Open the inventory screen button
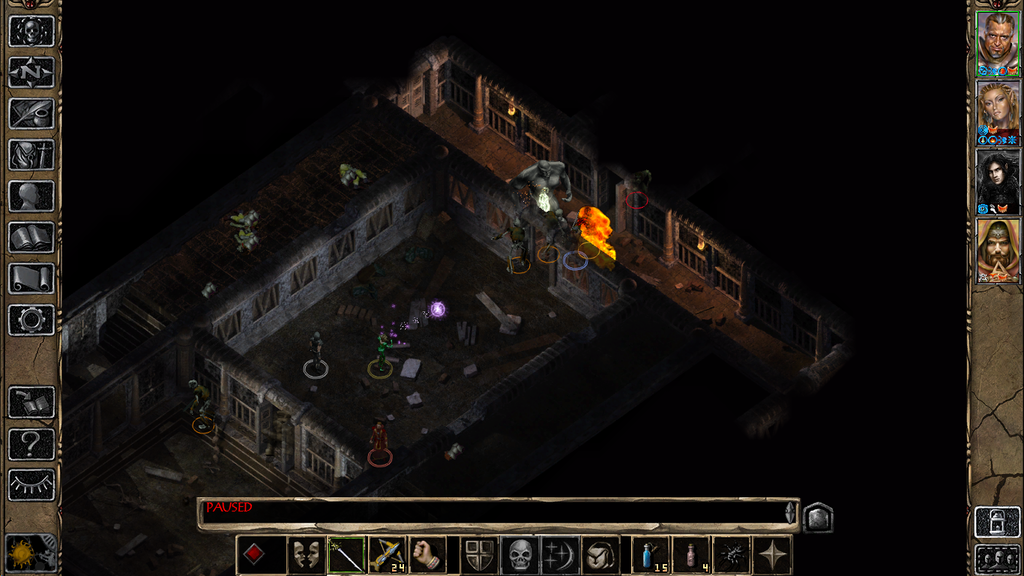Image resolution: width=1024 pixels, height=576 pixels. click(x=31, y=155)
